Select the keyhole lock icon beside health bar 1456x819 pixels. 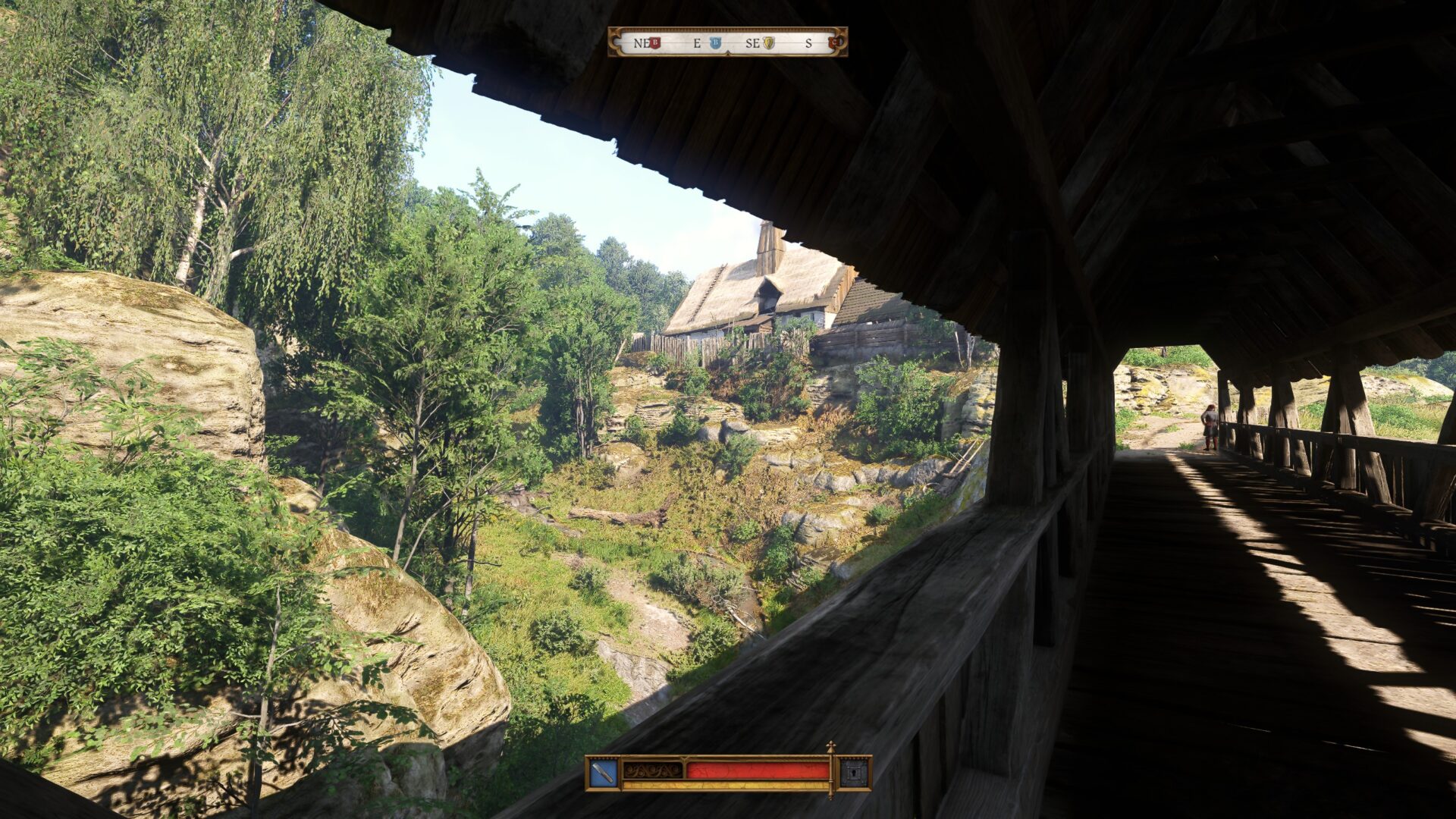pos(854,773)
